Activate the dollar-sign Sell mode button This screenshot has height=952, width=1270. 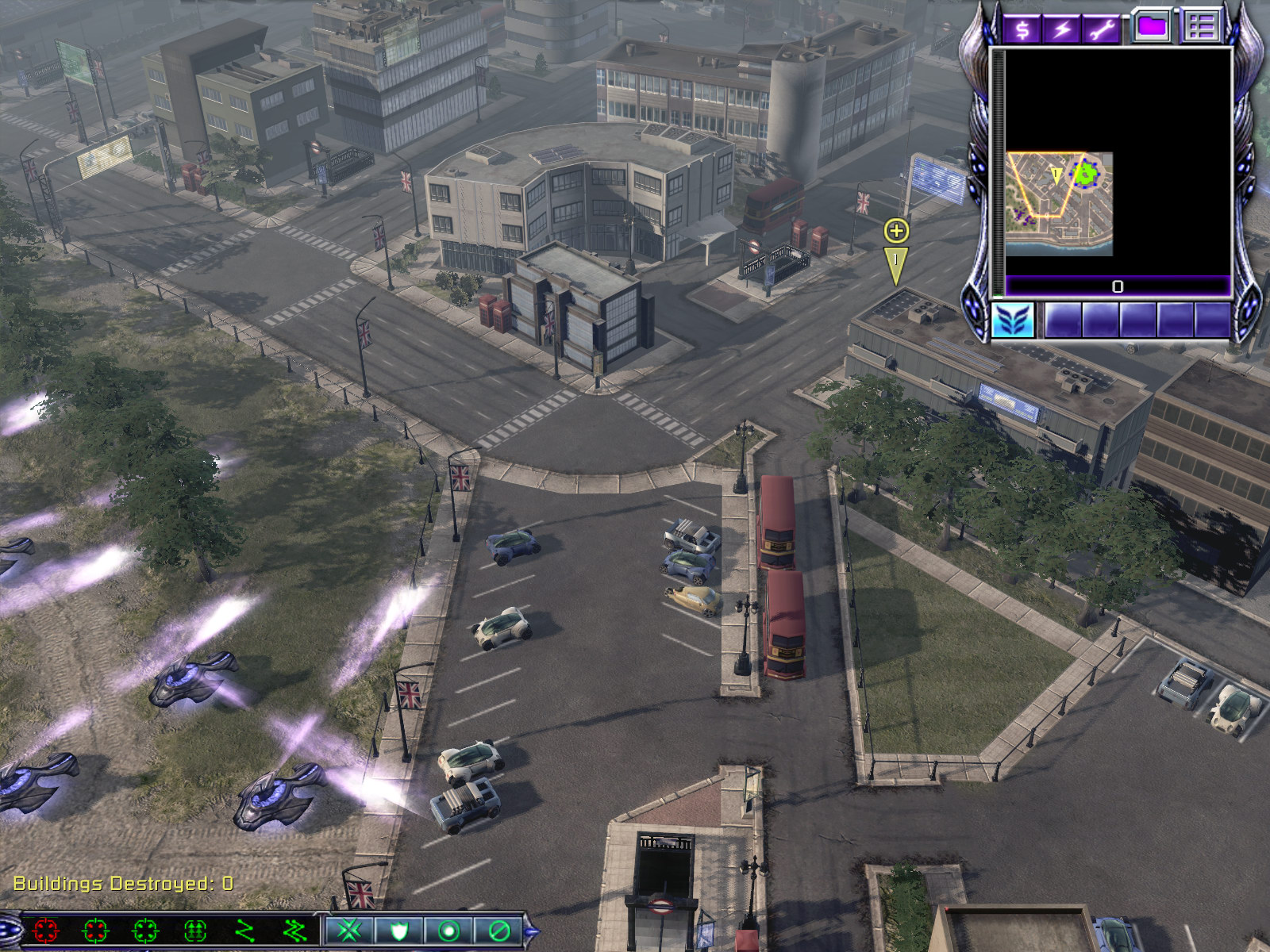tap(1023, 30)
